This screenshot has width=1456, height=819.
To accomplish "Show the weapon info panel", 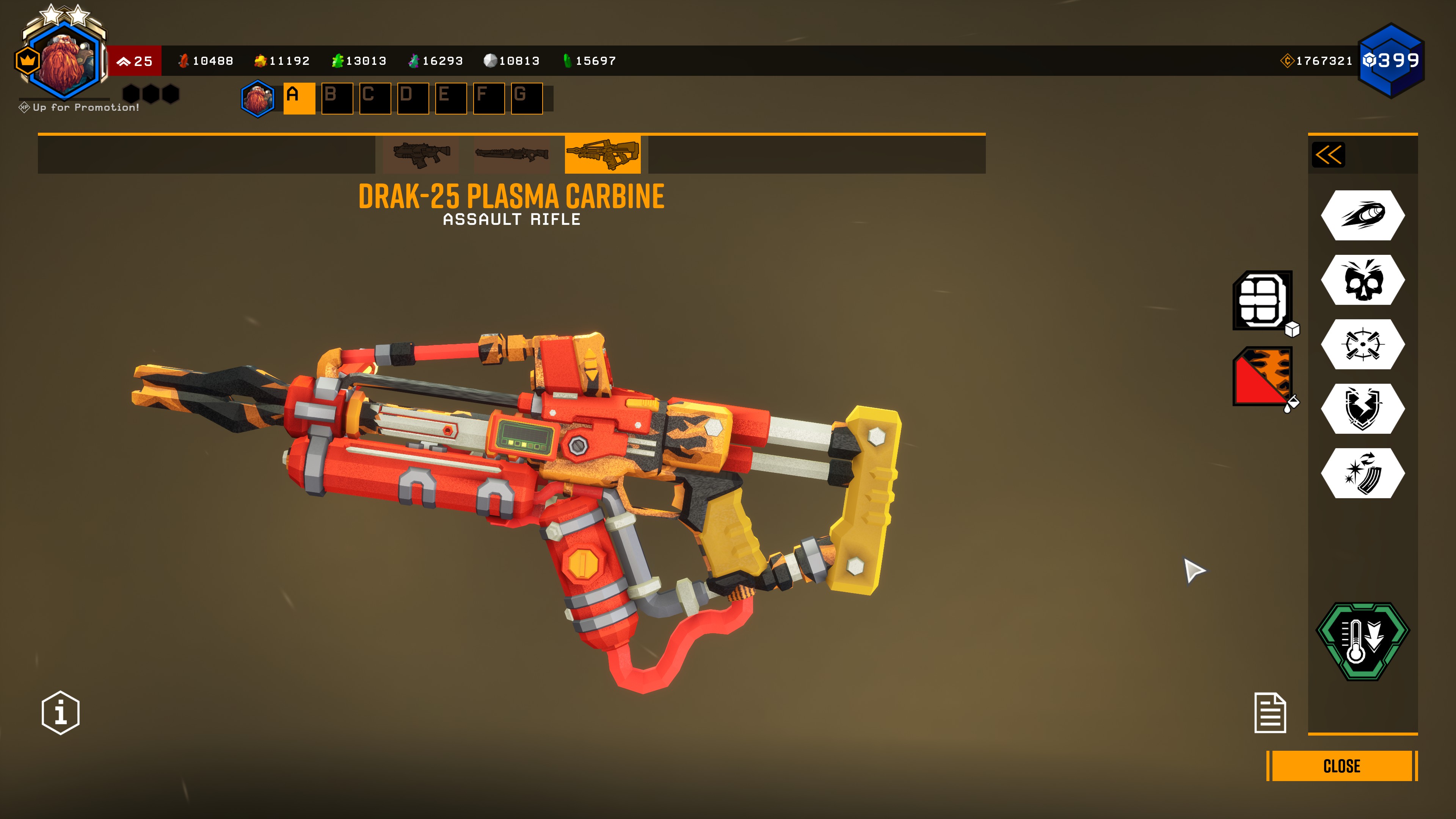I will click(61, 712).
